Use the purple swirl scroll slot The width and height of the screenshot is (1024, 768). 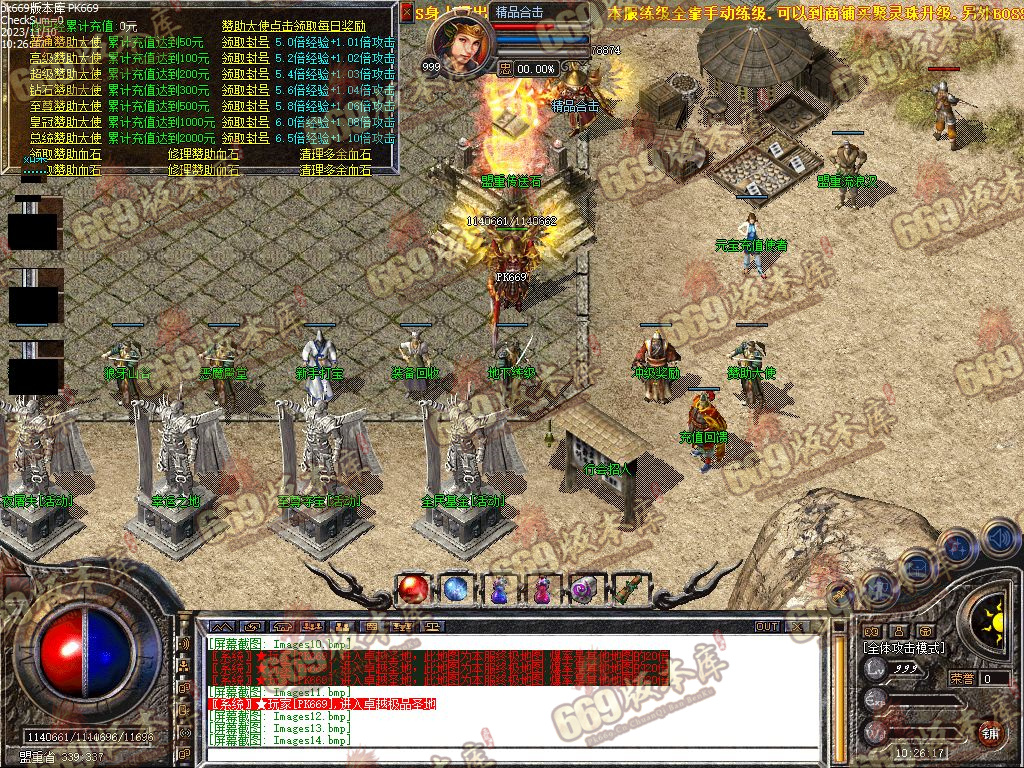585,590
